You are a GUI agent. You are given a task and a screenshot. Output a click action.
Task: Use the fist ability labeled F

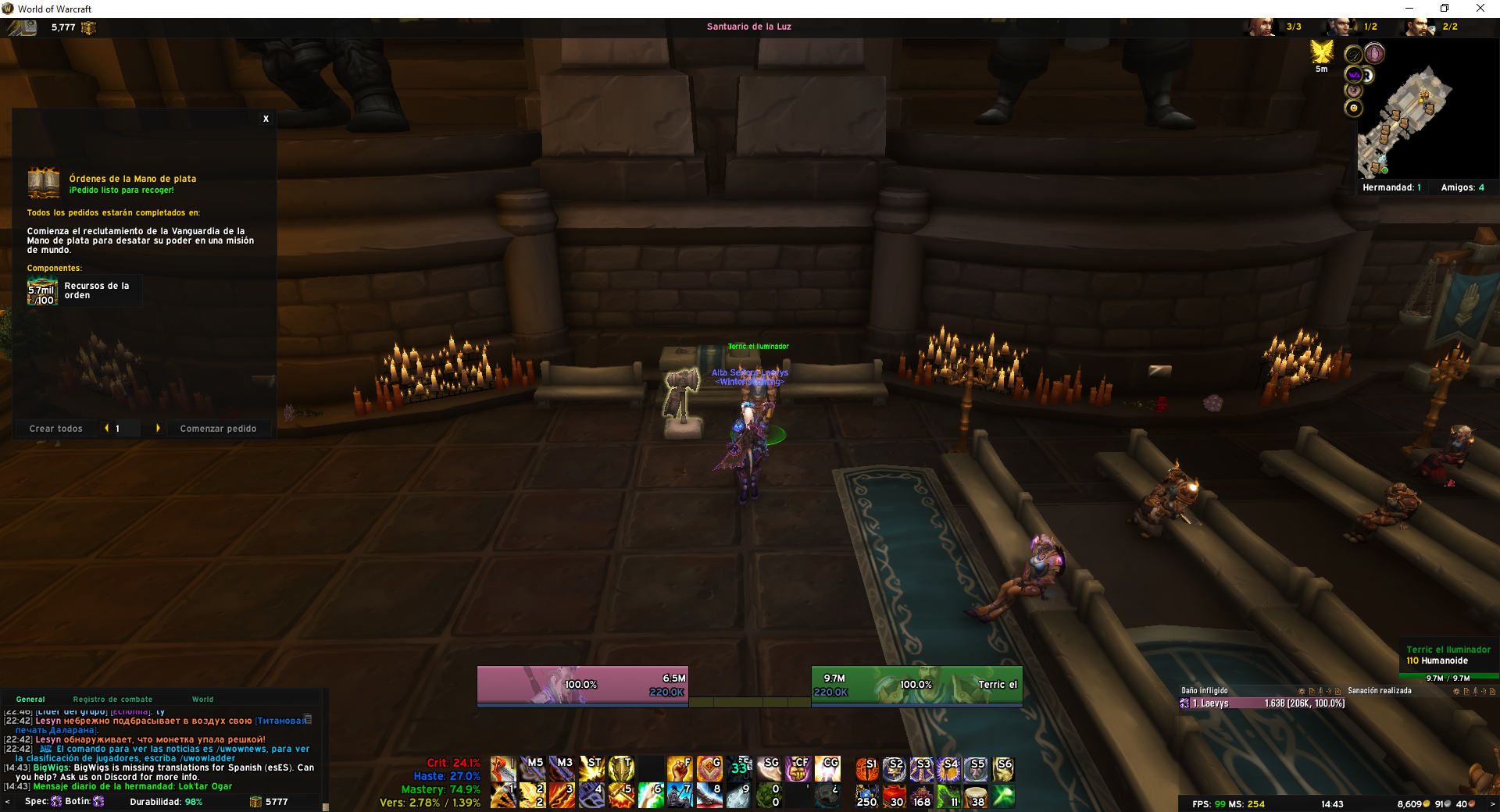click(x=680, y=769)
